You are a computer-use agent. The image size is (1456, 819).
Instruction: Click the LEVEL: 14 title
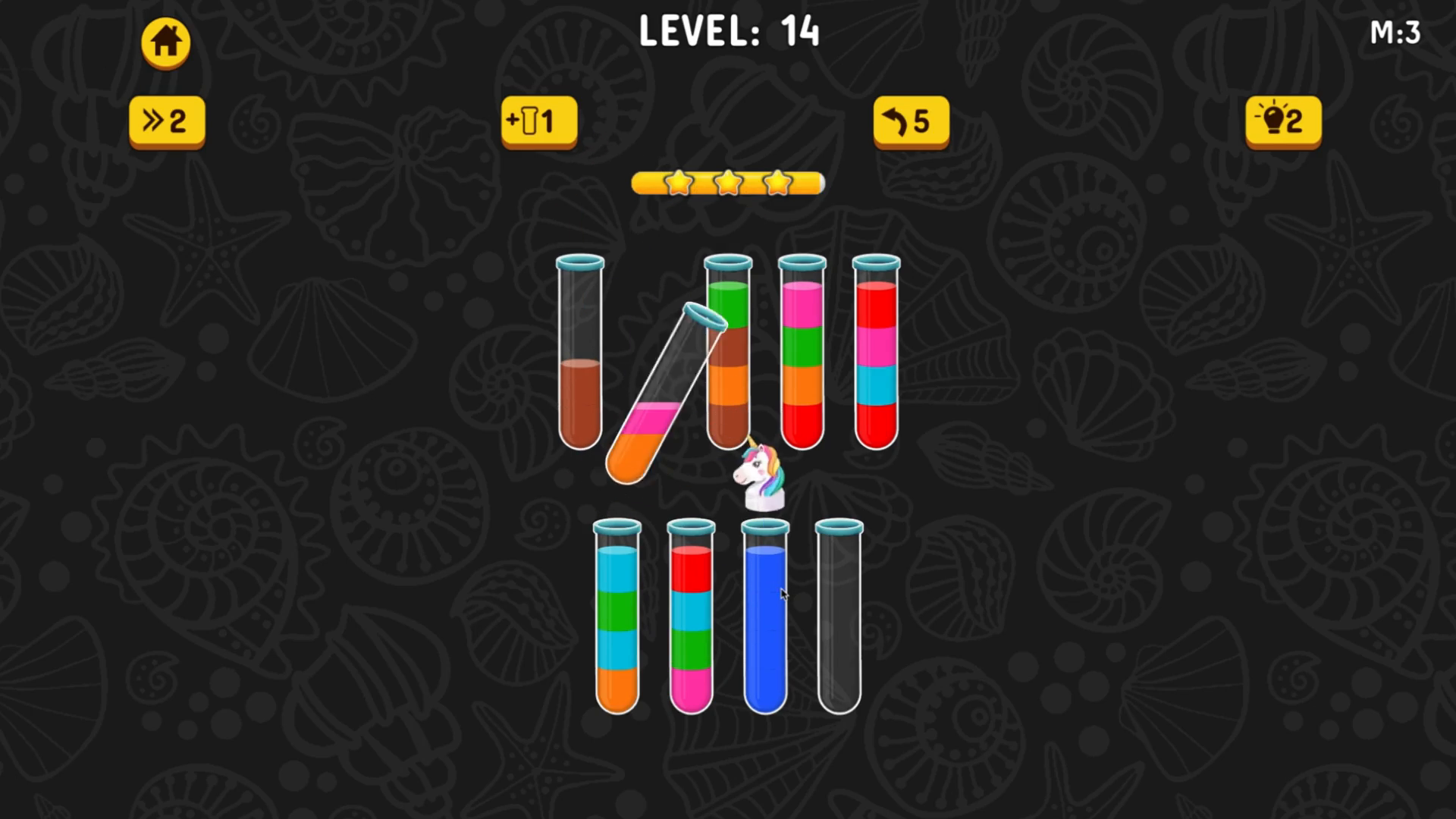(x=730, y=32)
